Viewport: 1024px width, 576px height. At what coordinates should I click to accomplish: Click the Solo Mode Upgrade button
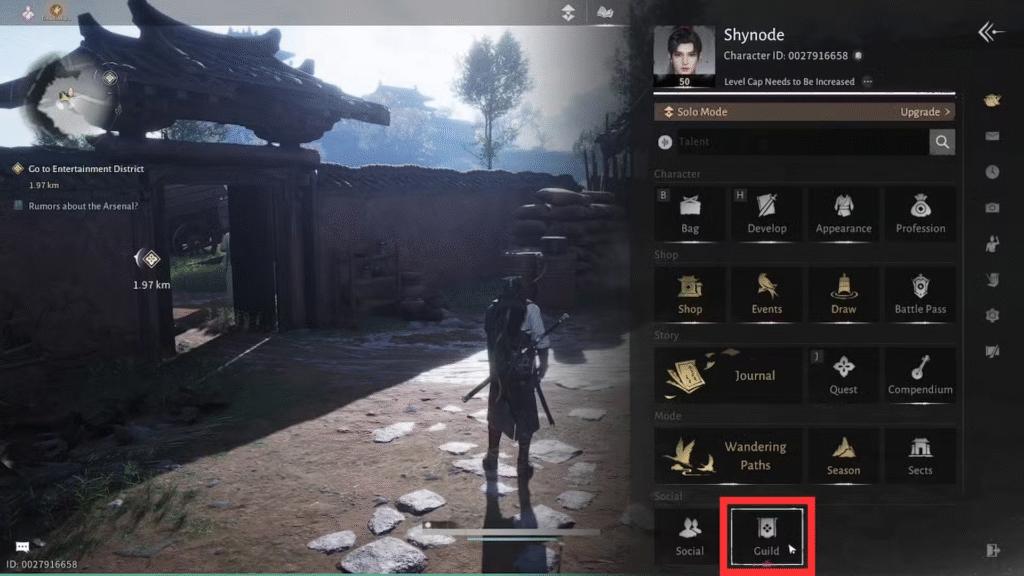click(x=925, y=112)
